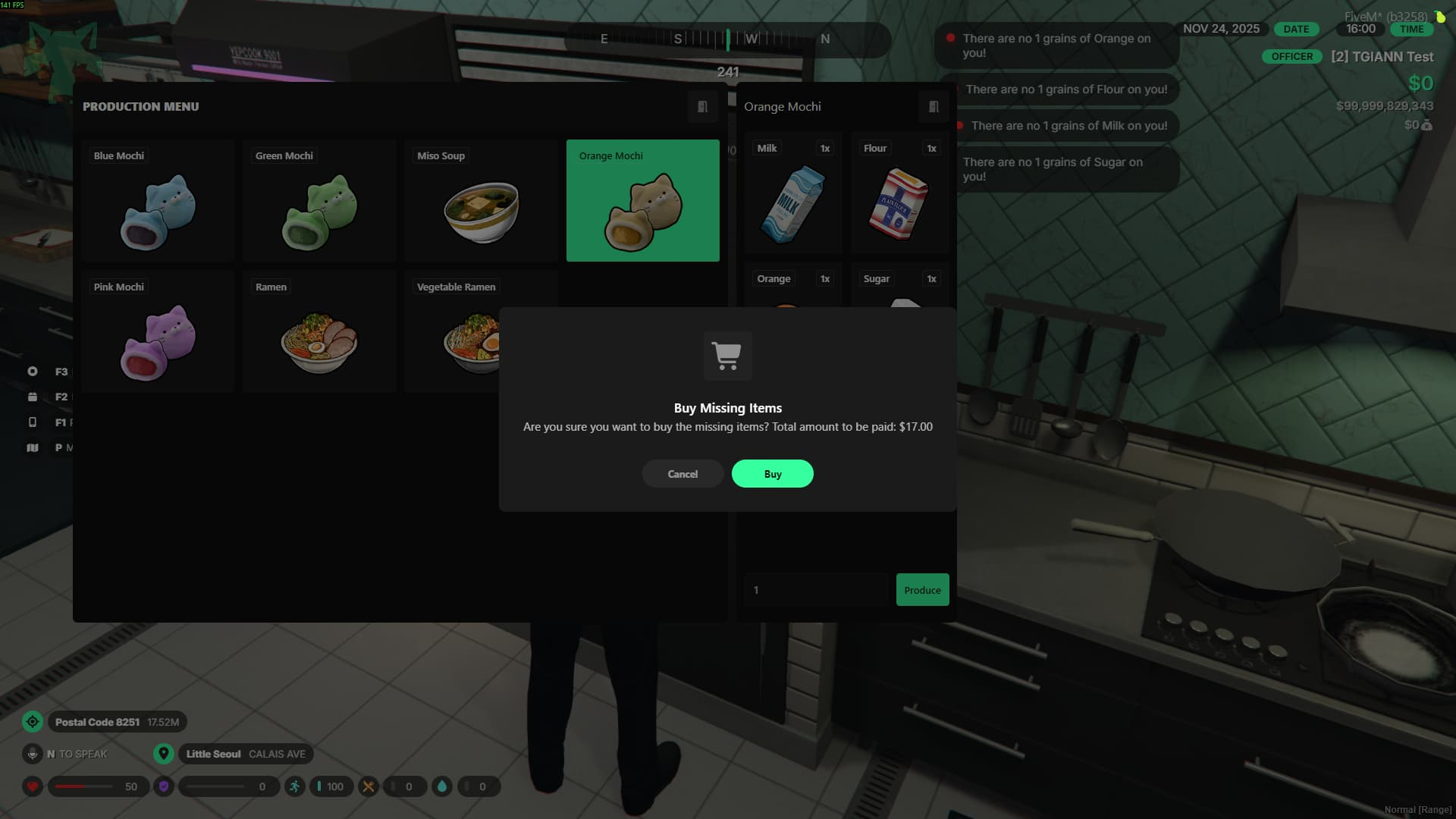This screenshot has width=1456, height=819.
Task: Choose the Green Mochi recipe
Action: (x=319, y=201)
